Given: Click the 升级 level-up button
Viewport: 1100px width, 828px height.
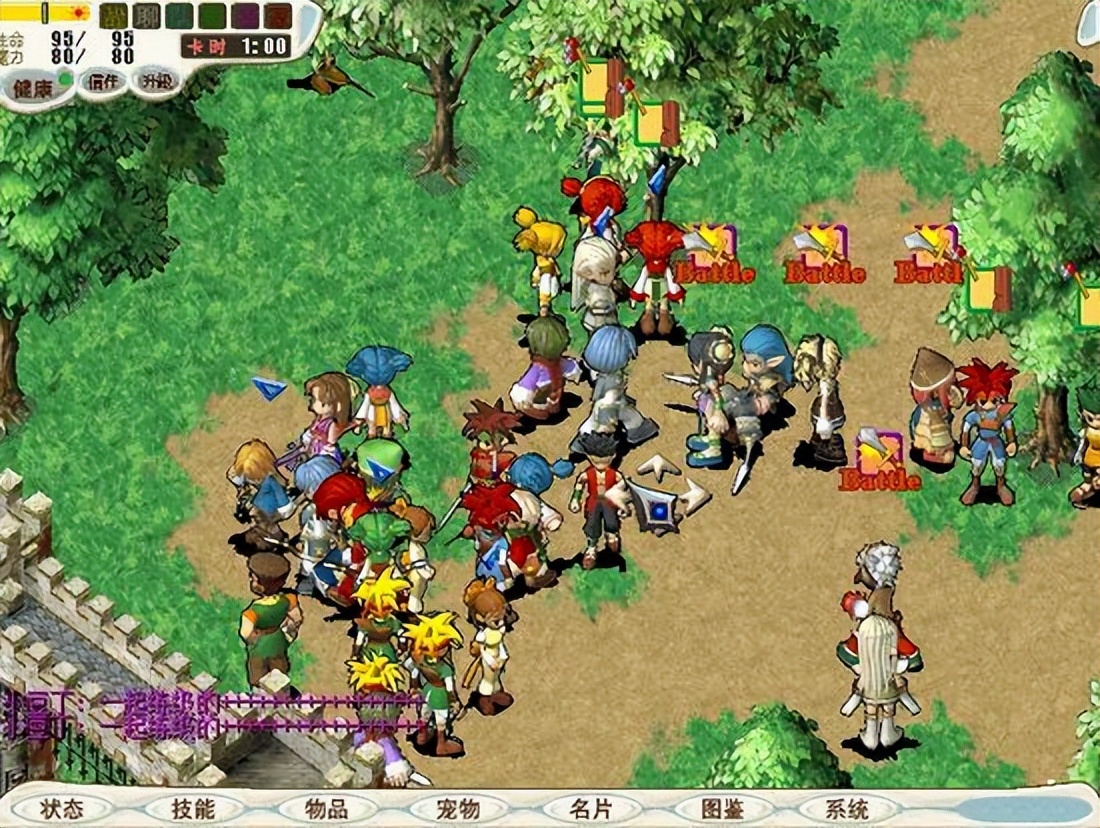Looking at the screenshot, I should [156, 81].
